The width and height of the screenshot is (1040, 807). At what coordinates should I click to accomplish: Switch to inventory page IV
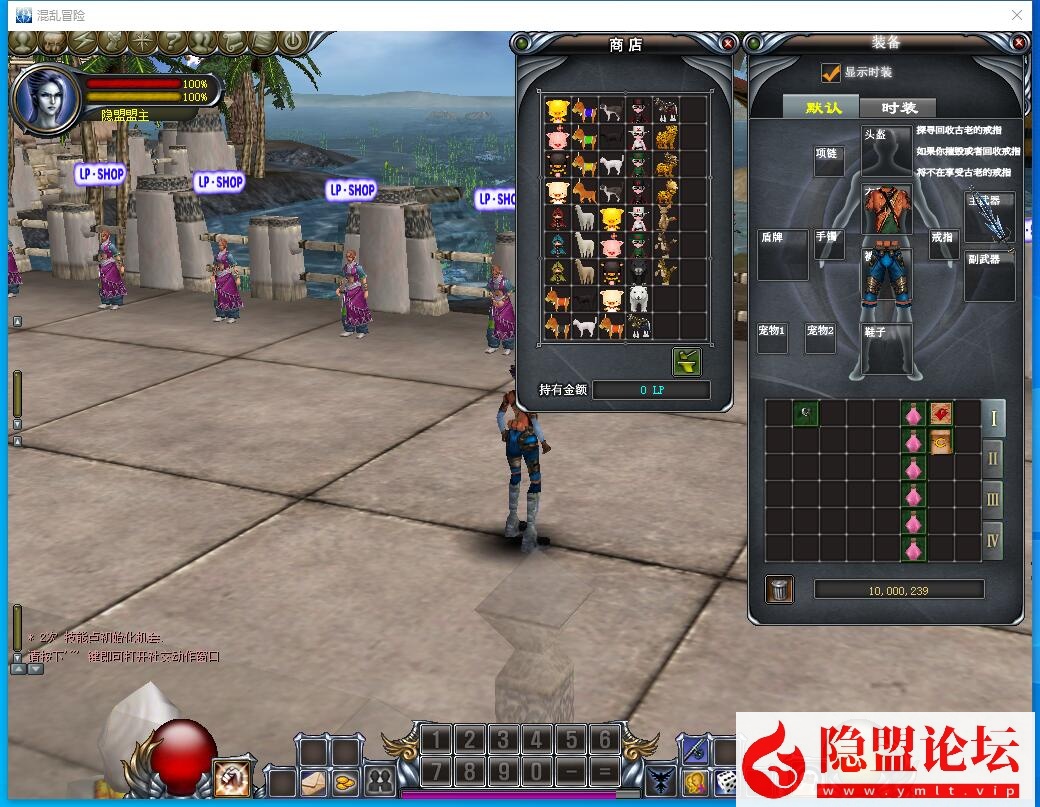[x=993, y=541]
